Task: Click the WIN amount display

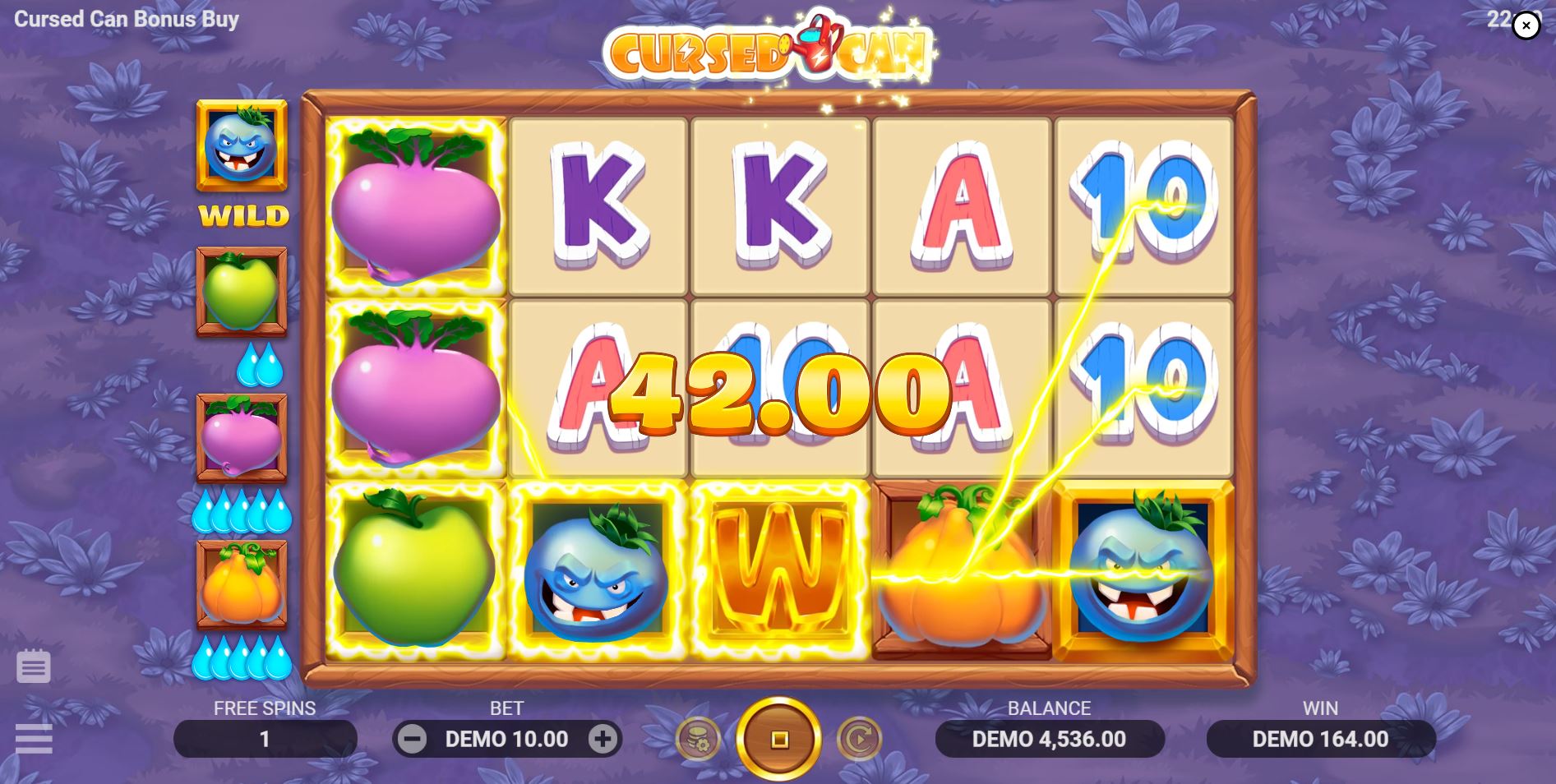Action: pyautogui.click(x=1320, y=738)
